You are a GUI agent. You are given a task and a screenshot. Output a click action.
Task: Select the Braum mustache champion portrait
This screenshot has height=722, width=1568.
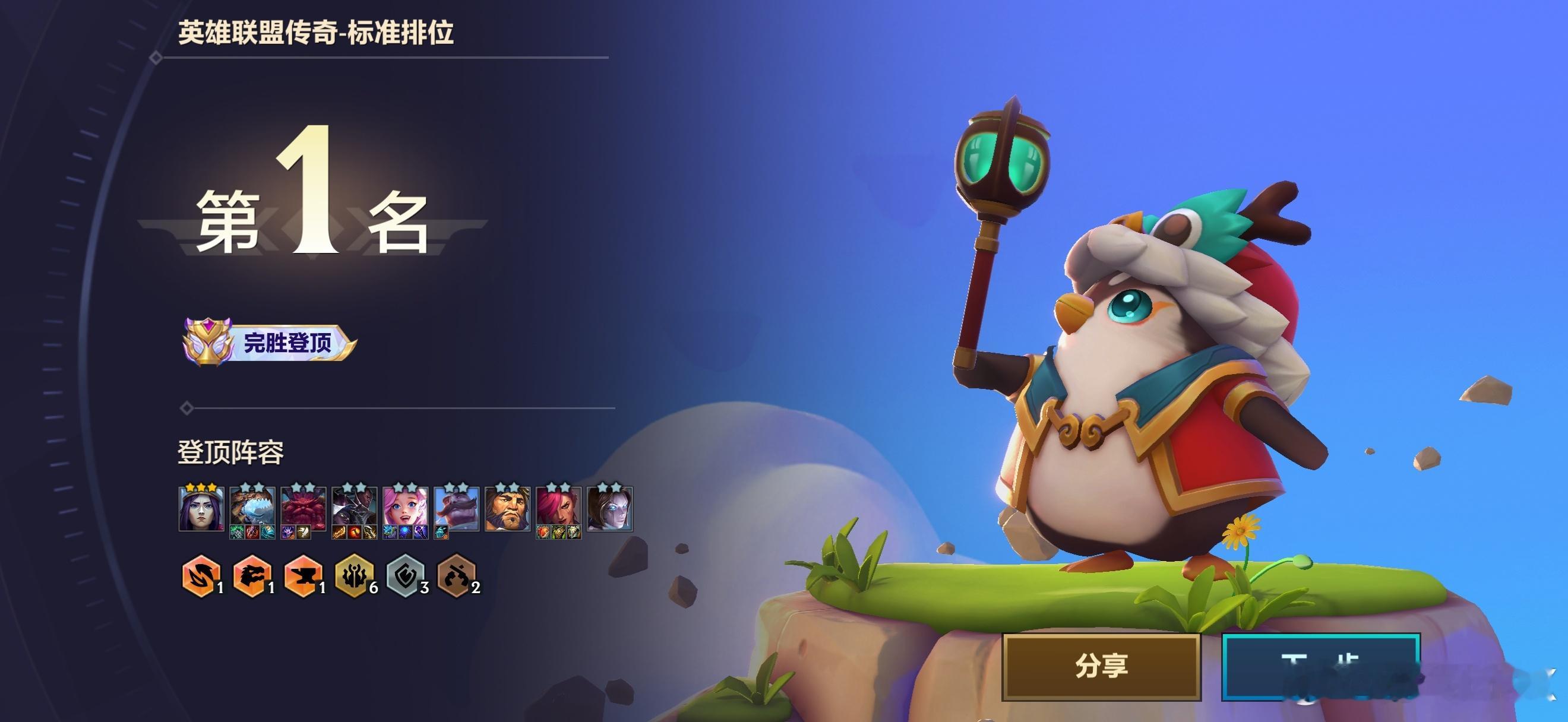tap(457, 509)
